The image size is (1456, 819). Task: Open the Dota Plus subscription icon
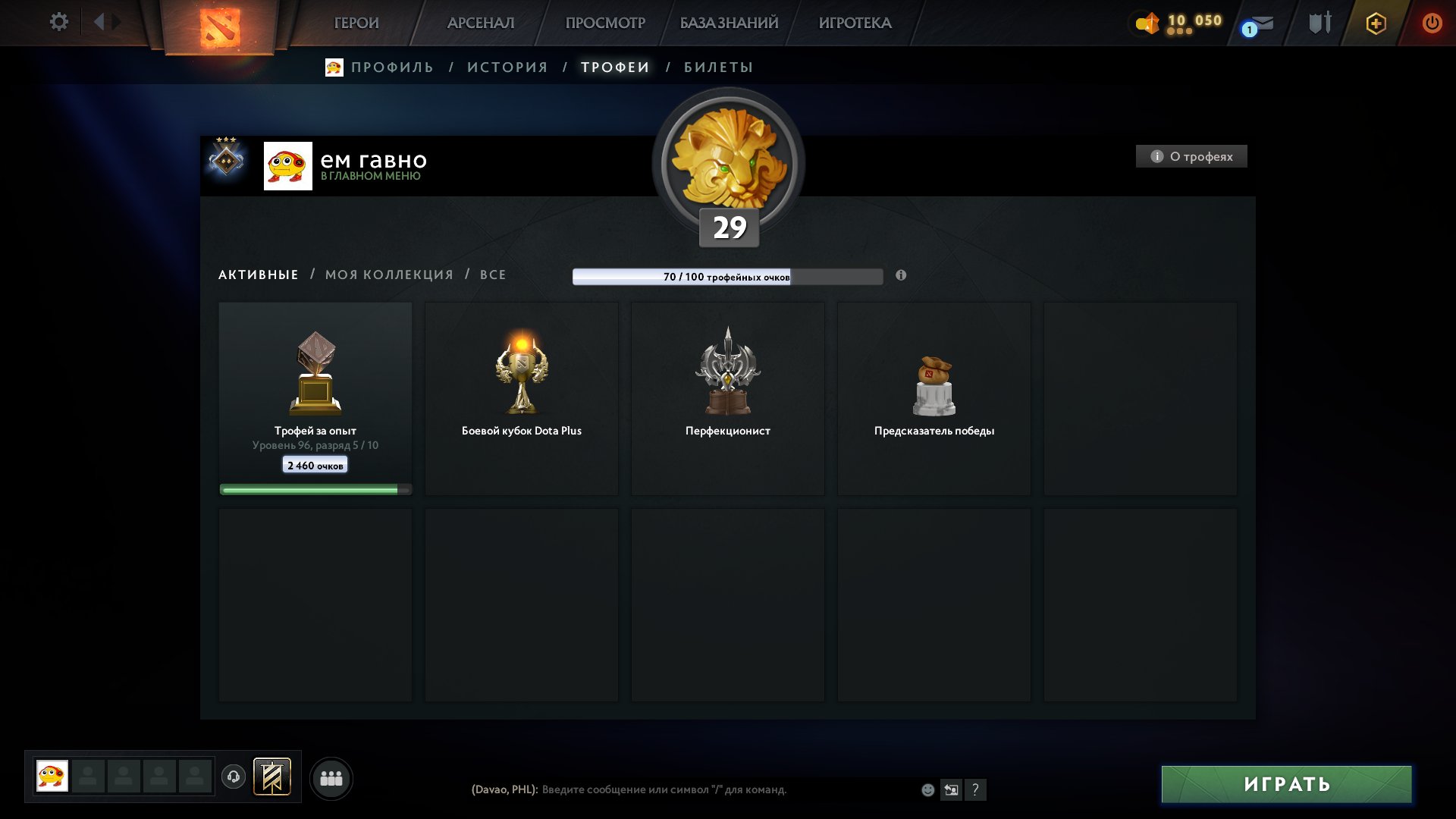click(x=1376, y=24)
